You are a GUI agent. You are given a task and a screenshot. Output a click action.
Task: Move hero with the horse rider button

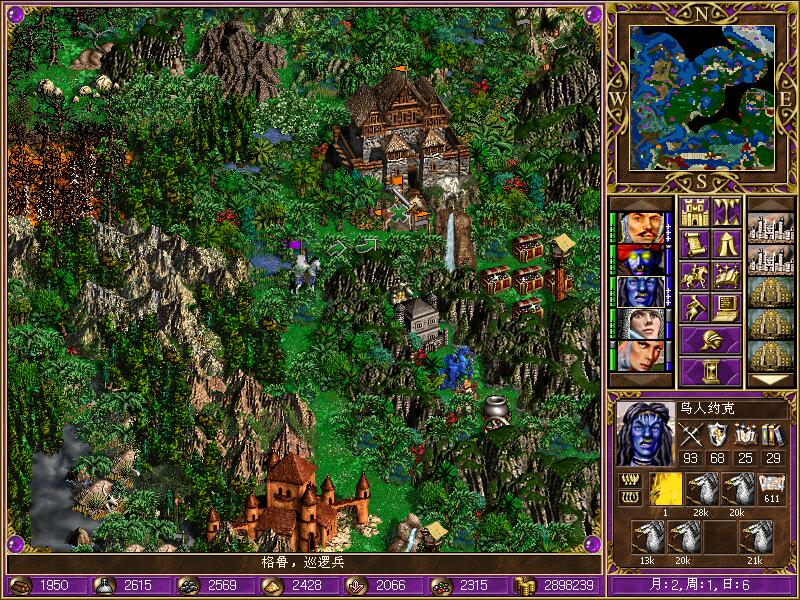(693, 275)
